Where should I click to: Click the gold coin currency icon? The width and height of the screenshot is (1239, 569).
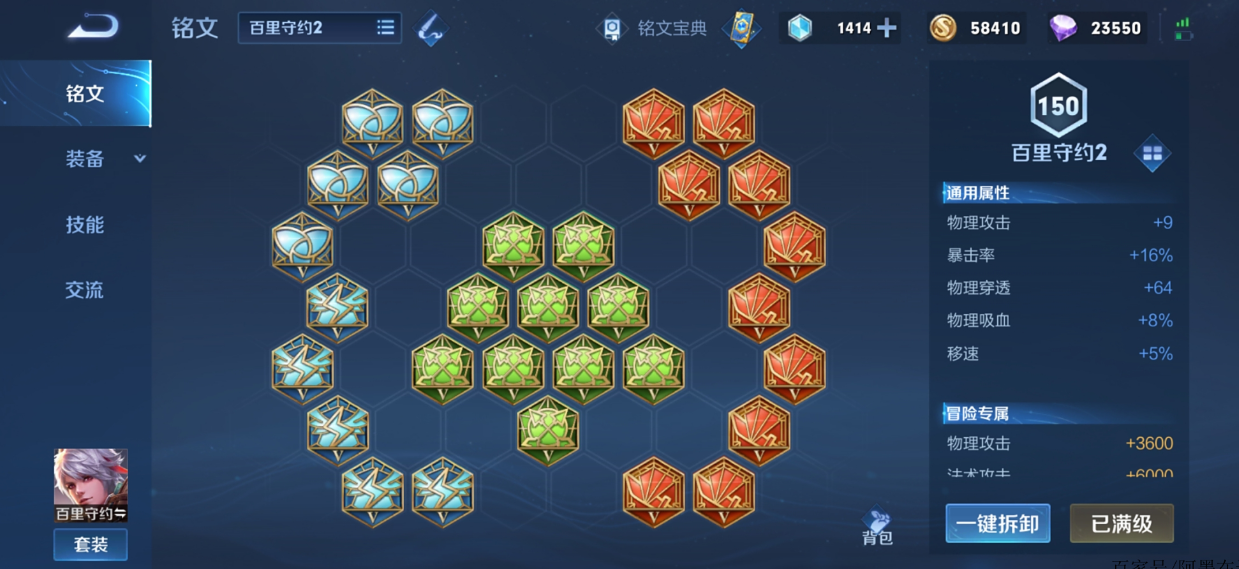(942, 28)
